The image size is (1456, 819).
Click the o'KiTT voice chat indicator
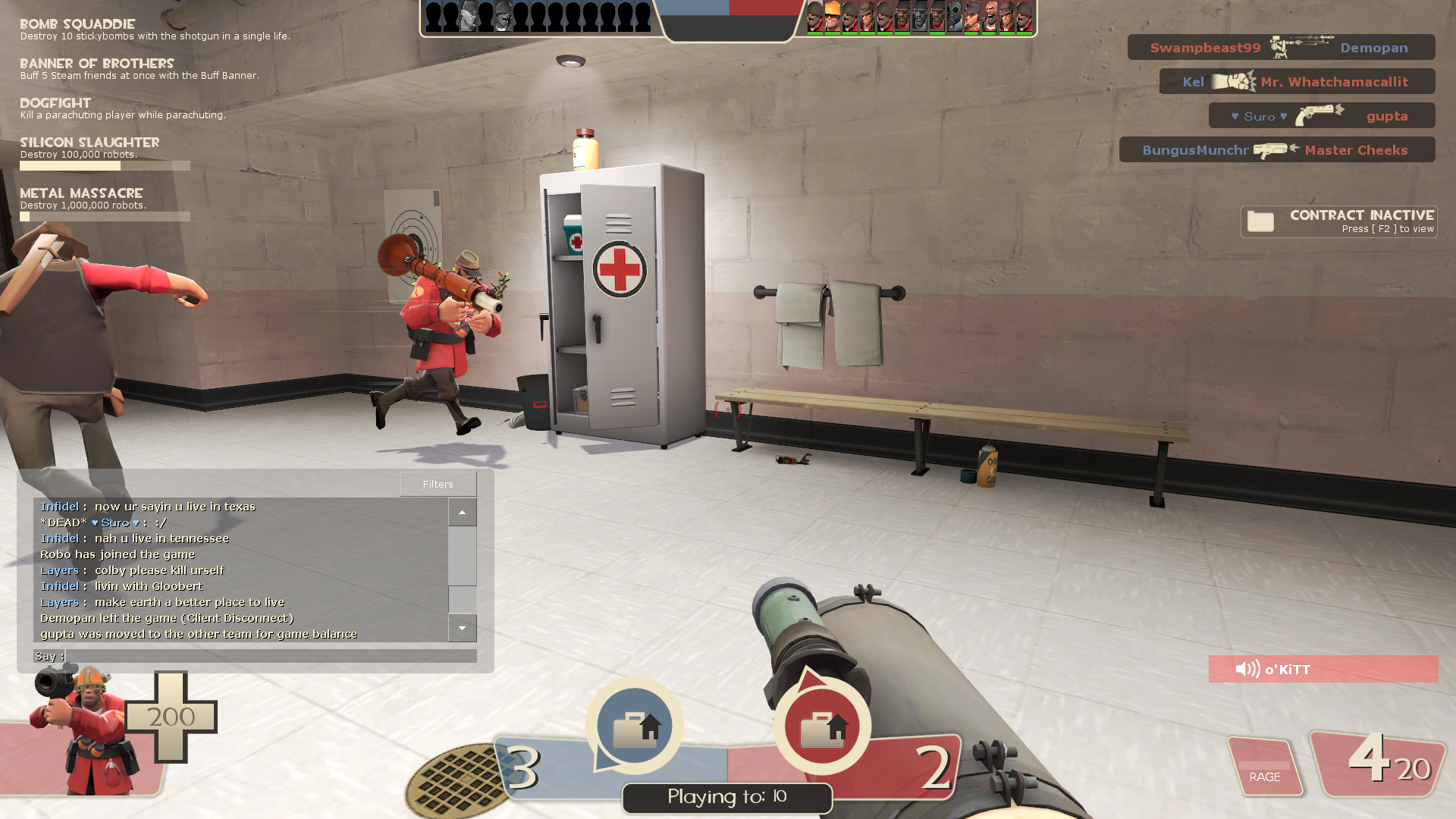[1323, 669]
